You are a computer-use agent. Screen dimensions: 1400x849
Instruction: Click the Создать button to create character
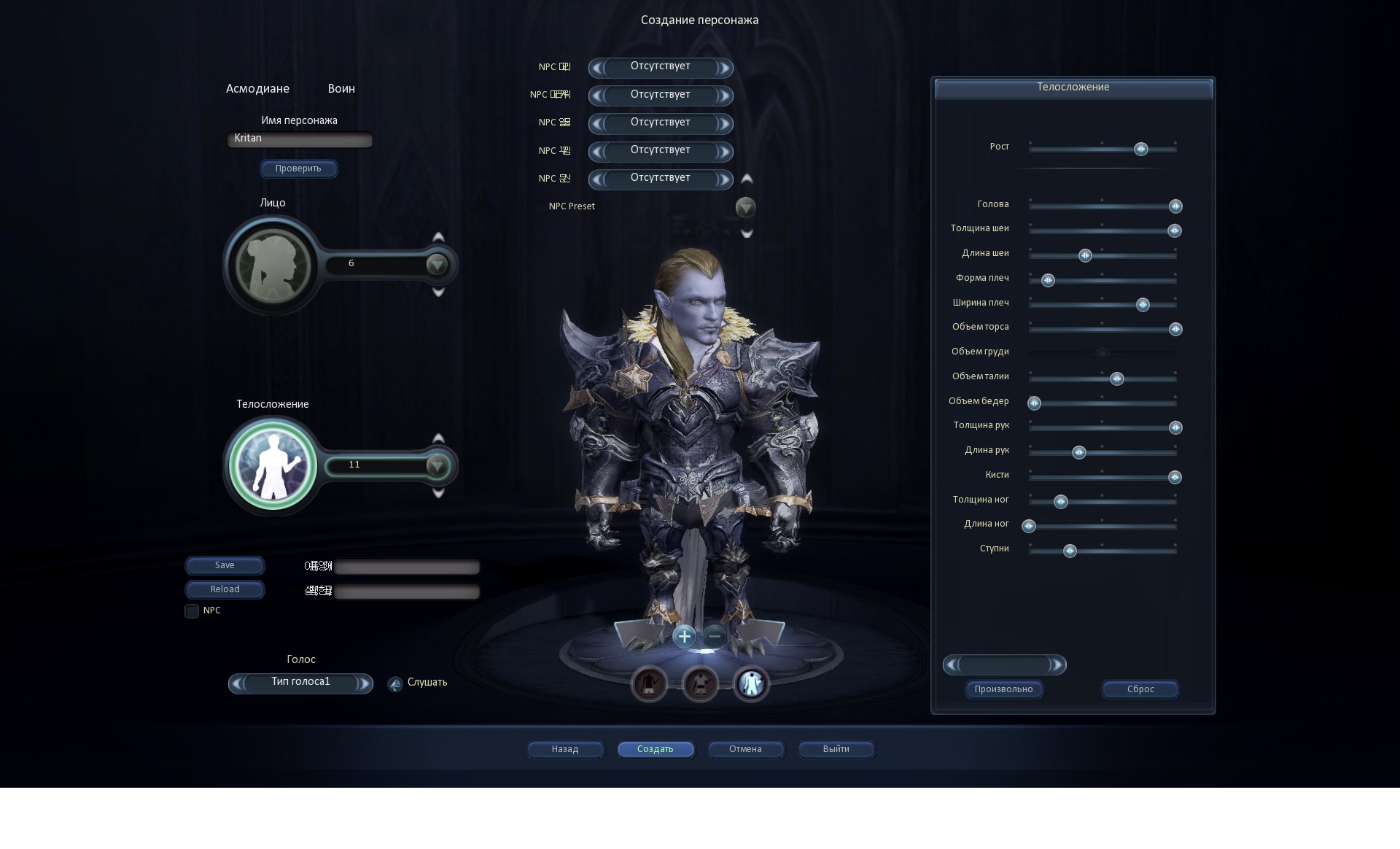655,749
